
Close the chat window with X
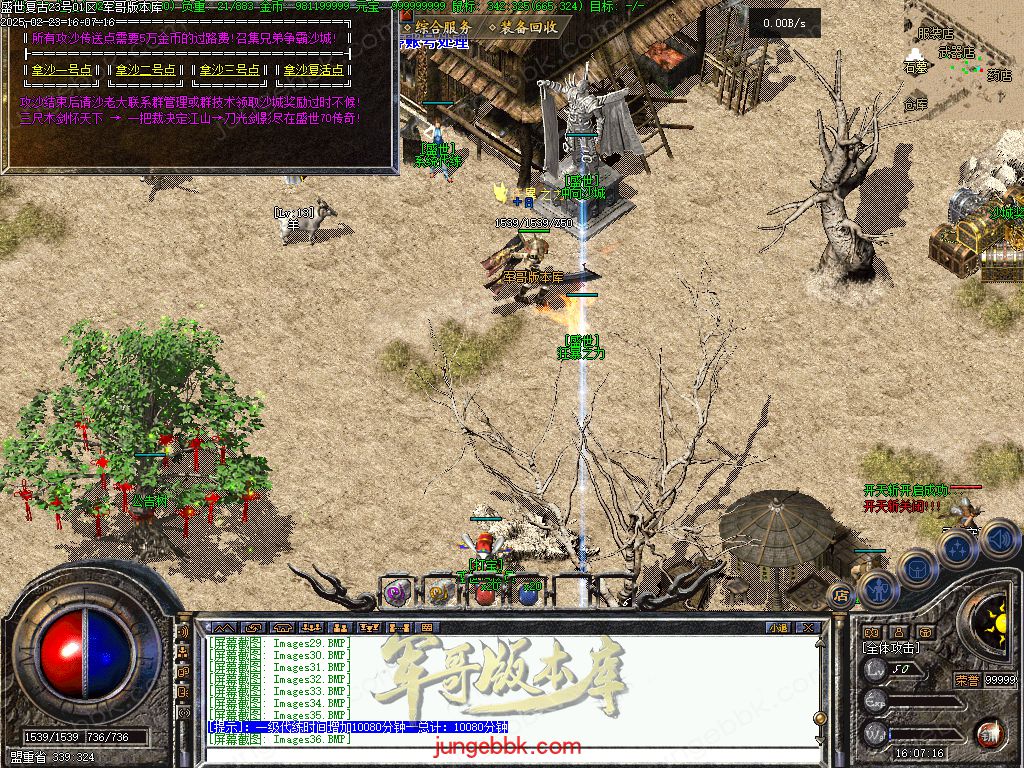pyautogui.click(x=808, y=628)
